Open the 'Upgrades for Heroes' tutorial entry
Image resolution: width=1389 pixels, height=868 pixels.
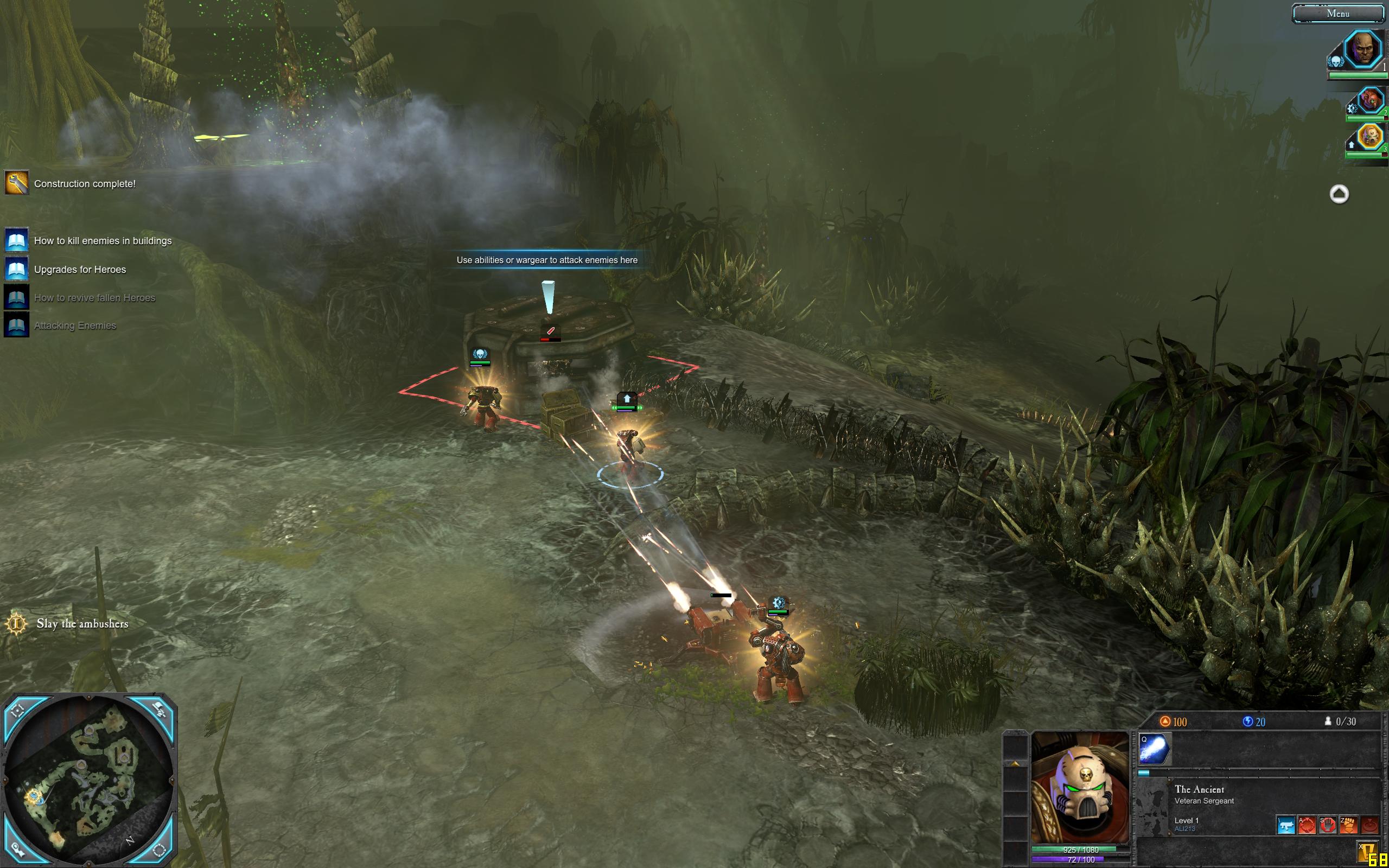[80, 269]
